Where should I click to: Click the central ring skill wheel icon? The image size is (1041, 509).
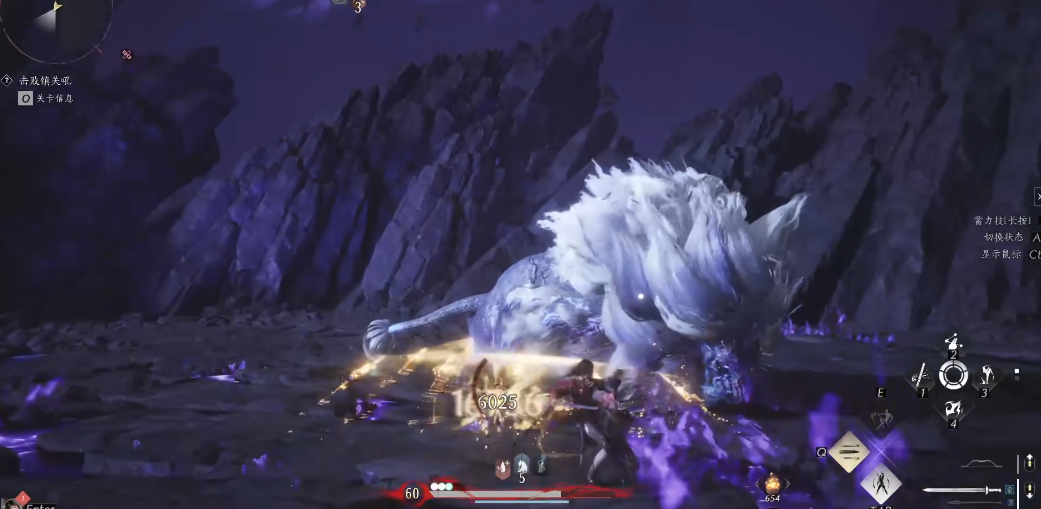[953, 376]
